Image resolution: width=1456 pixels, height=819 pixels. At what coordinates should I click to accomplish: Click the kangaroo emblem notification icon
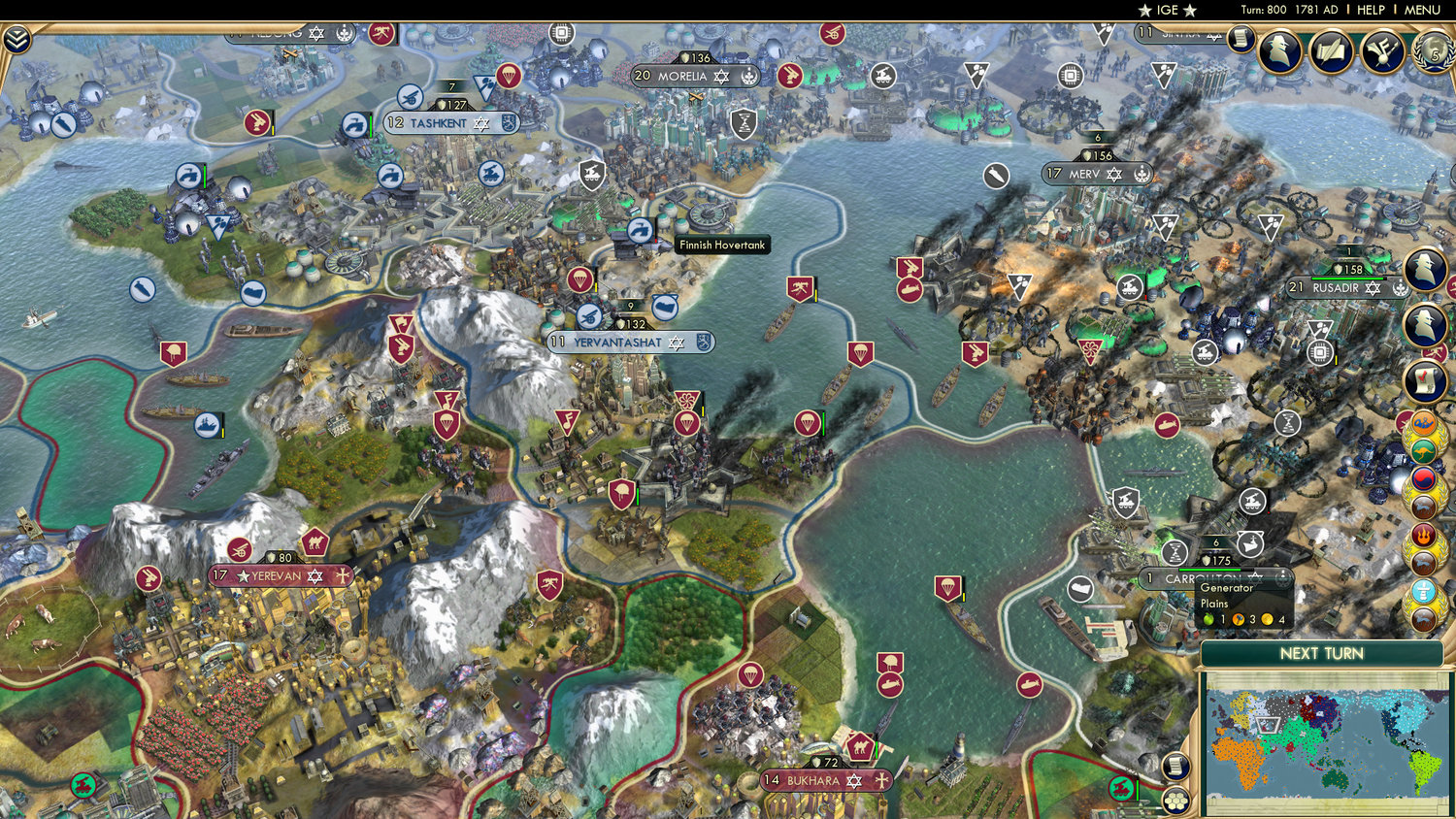tap(1423, 452)
